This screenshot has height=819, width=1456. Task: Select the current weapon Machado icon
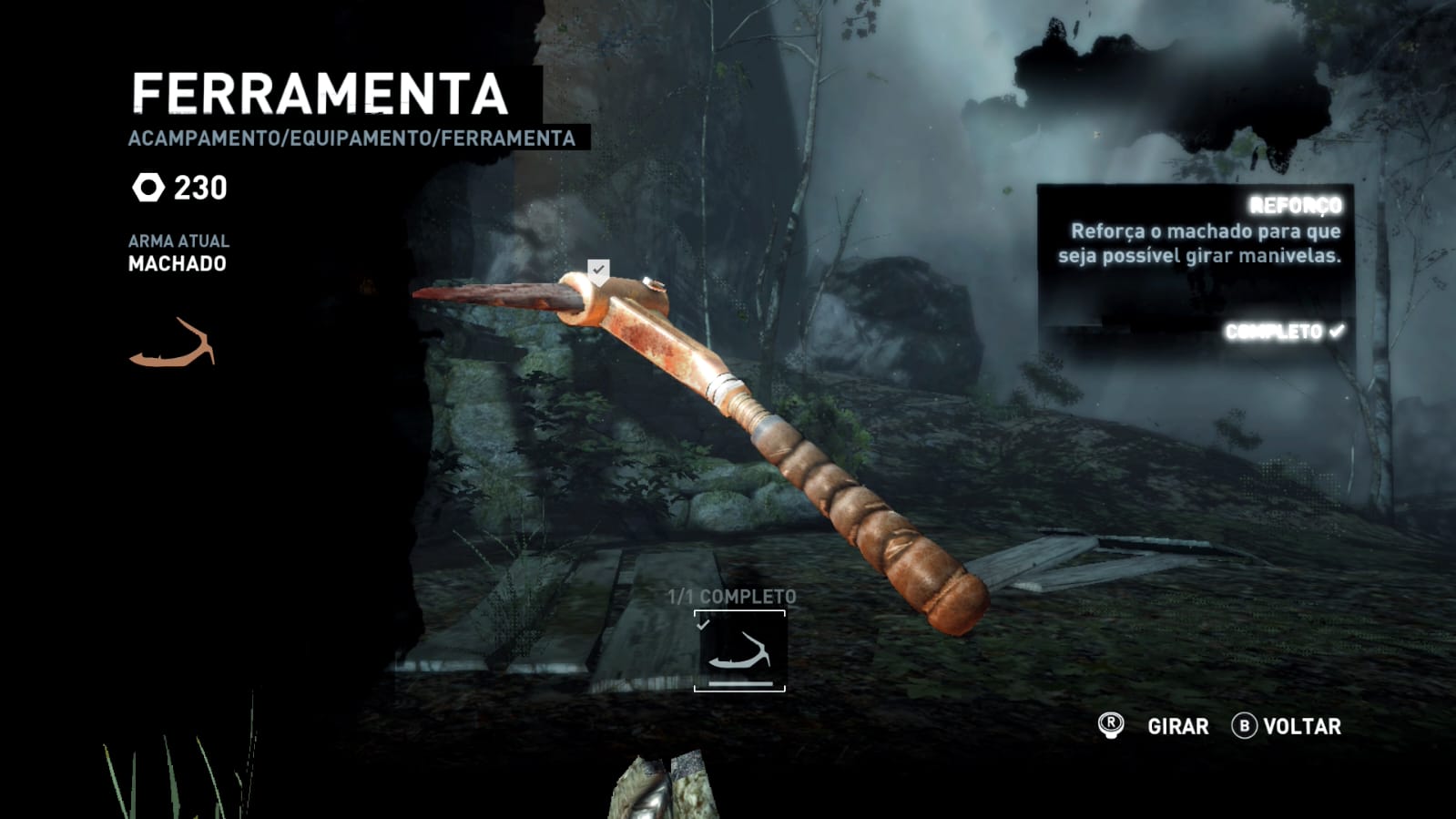coord(173,343)
